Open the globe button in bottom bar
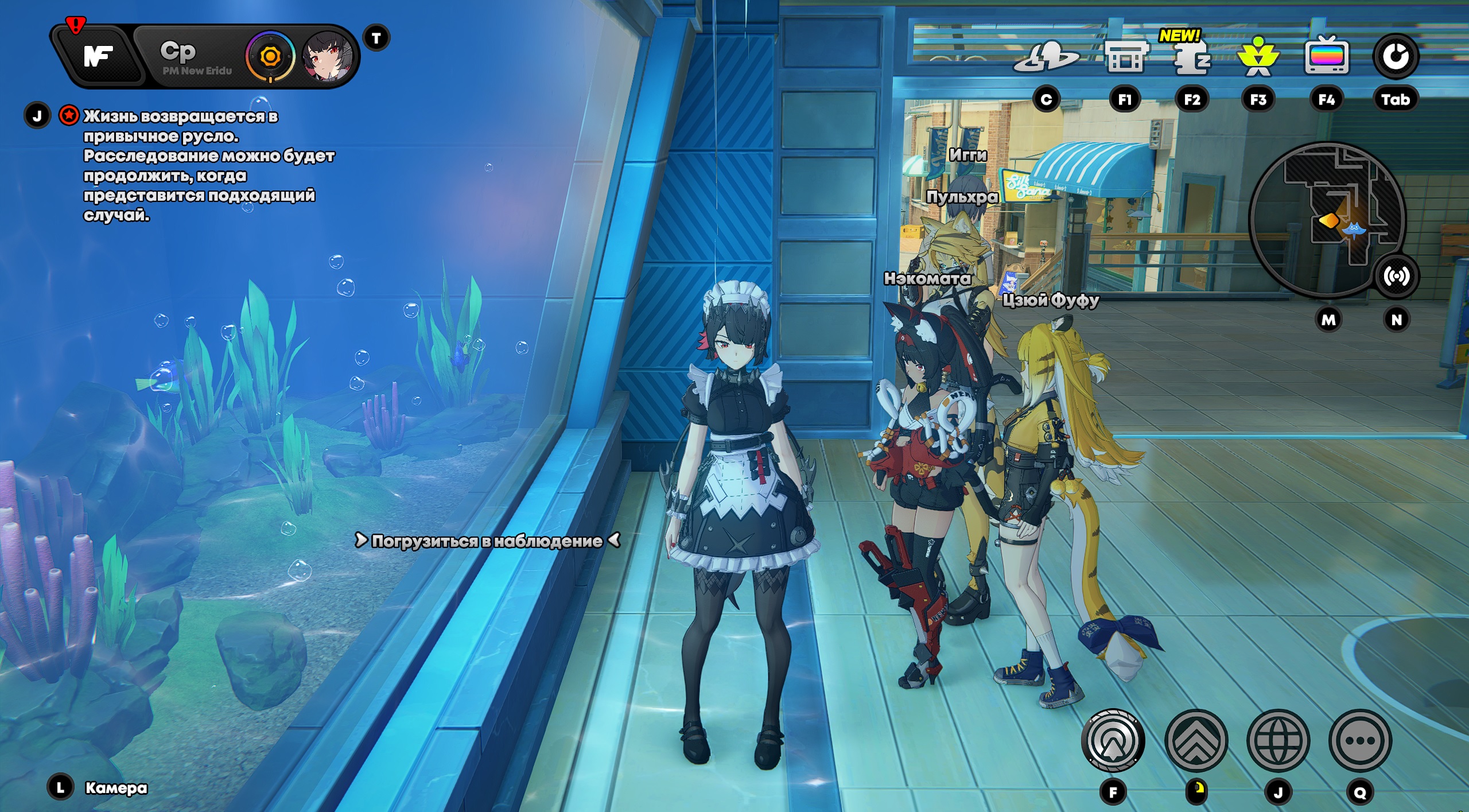The image size is (1469, 812). coord(1278,740)
